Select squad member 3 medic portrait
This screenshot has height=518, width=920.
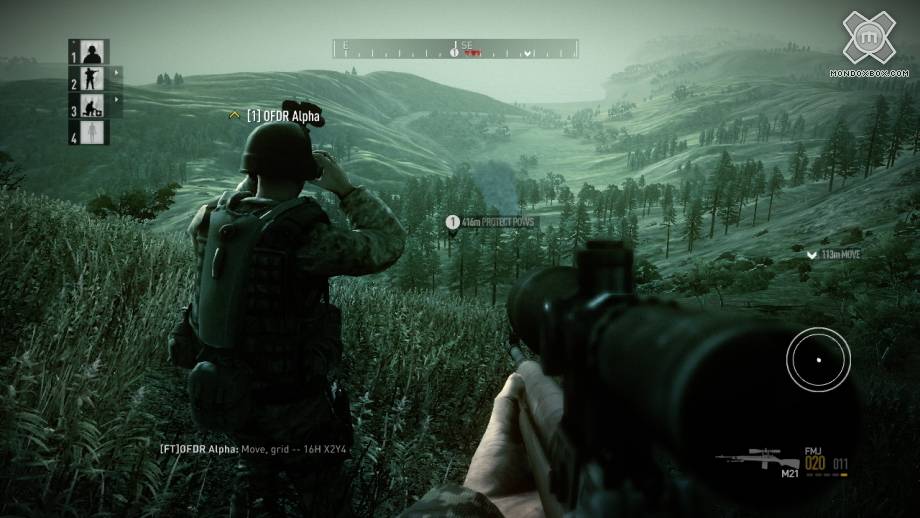click(92, 106)
